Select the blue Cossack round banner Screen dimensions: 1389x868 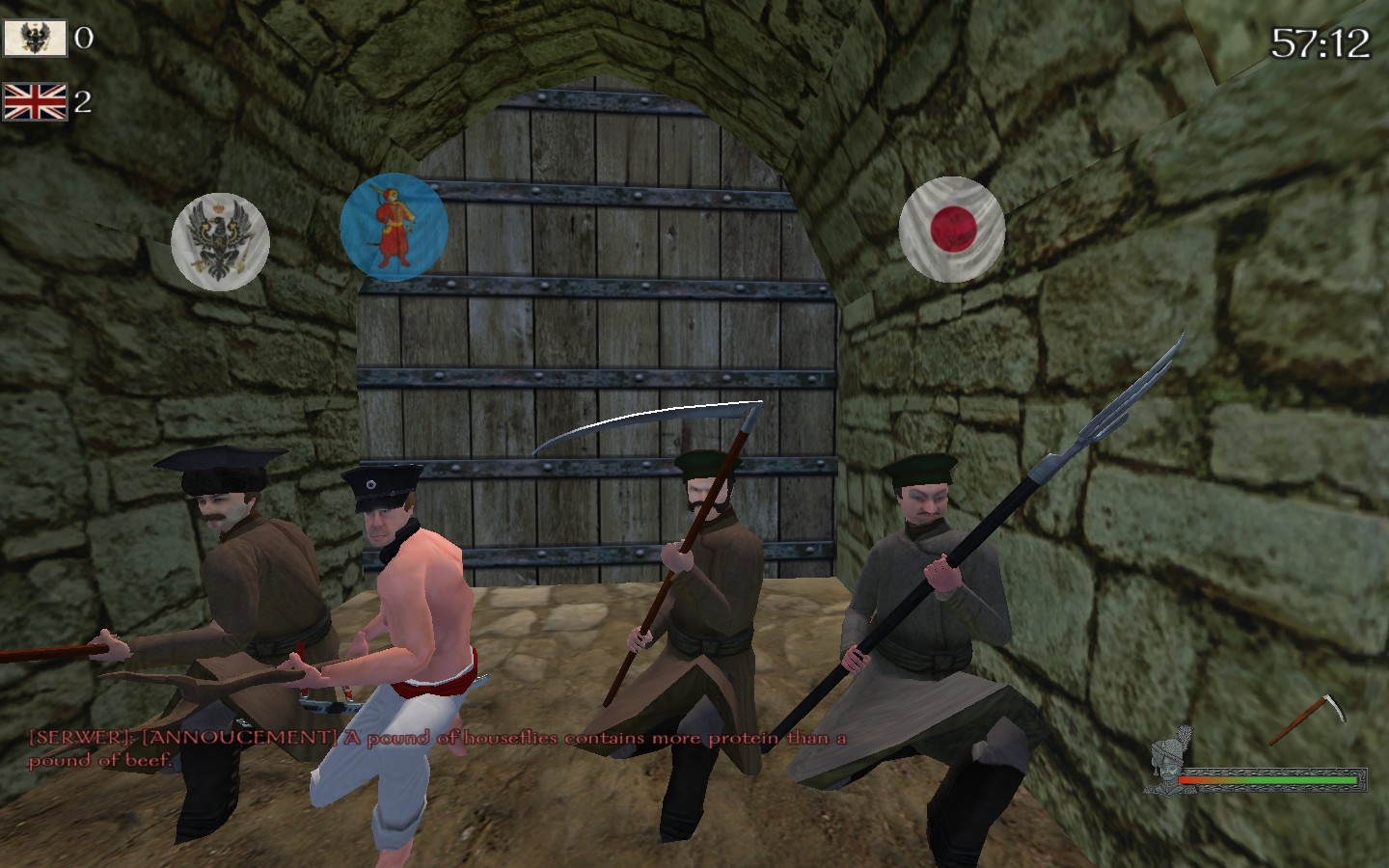pyautogui.click(x=394, y=228)
